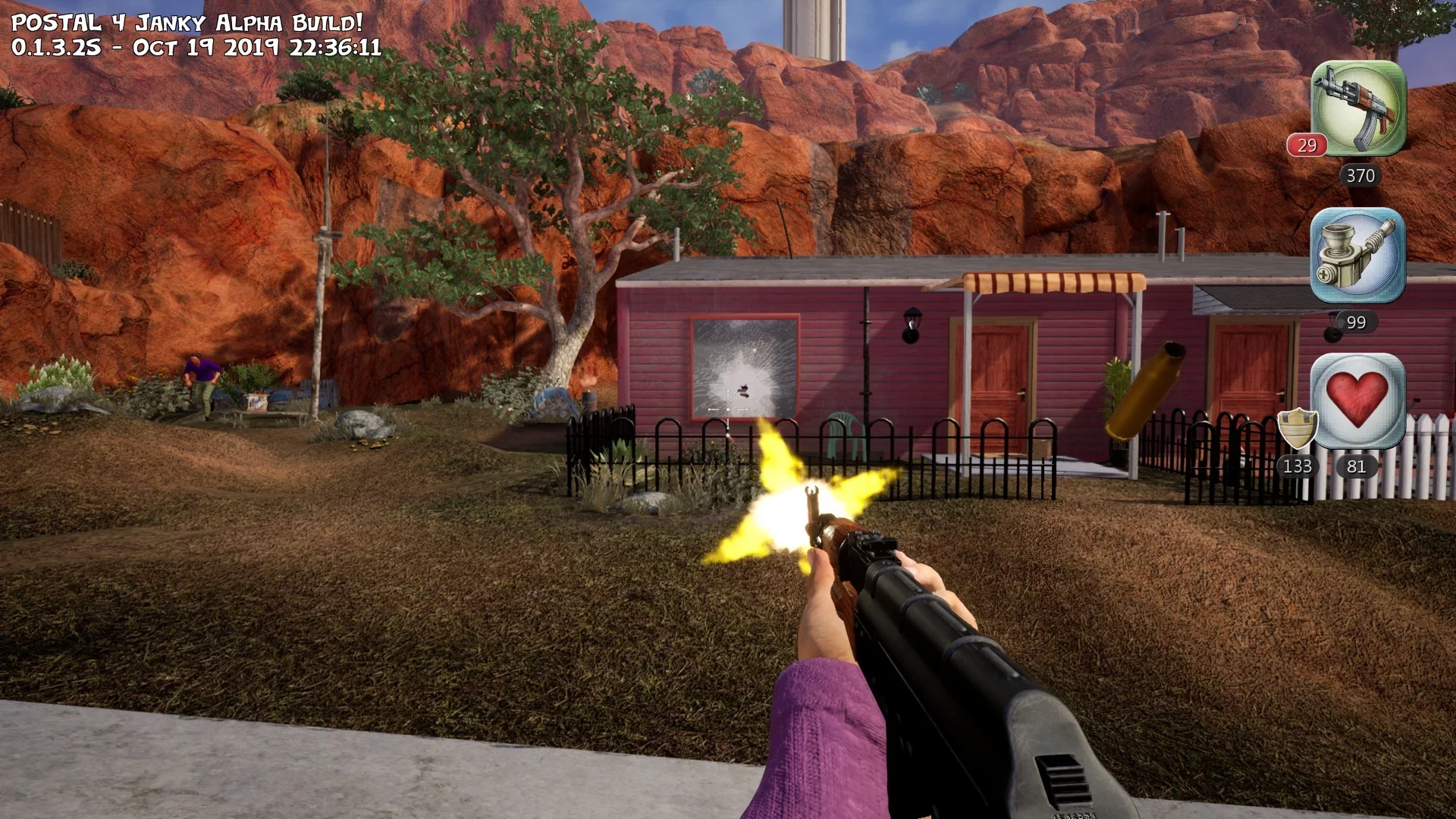This screenshot has height=819, width=1456.
Task: Click the red heart health icon
Action: point(1357,400)
